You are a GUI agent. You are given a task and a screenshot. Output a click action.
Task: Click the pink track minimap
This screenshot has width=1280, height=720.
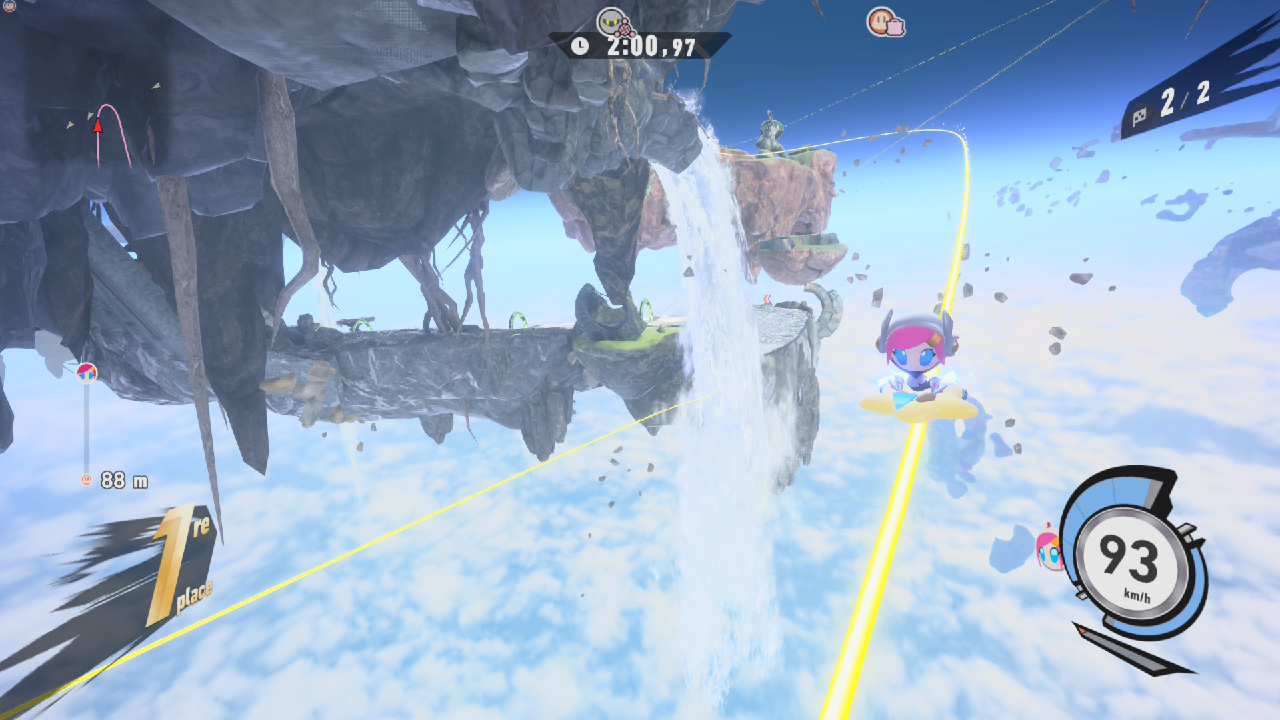114,134
